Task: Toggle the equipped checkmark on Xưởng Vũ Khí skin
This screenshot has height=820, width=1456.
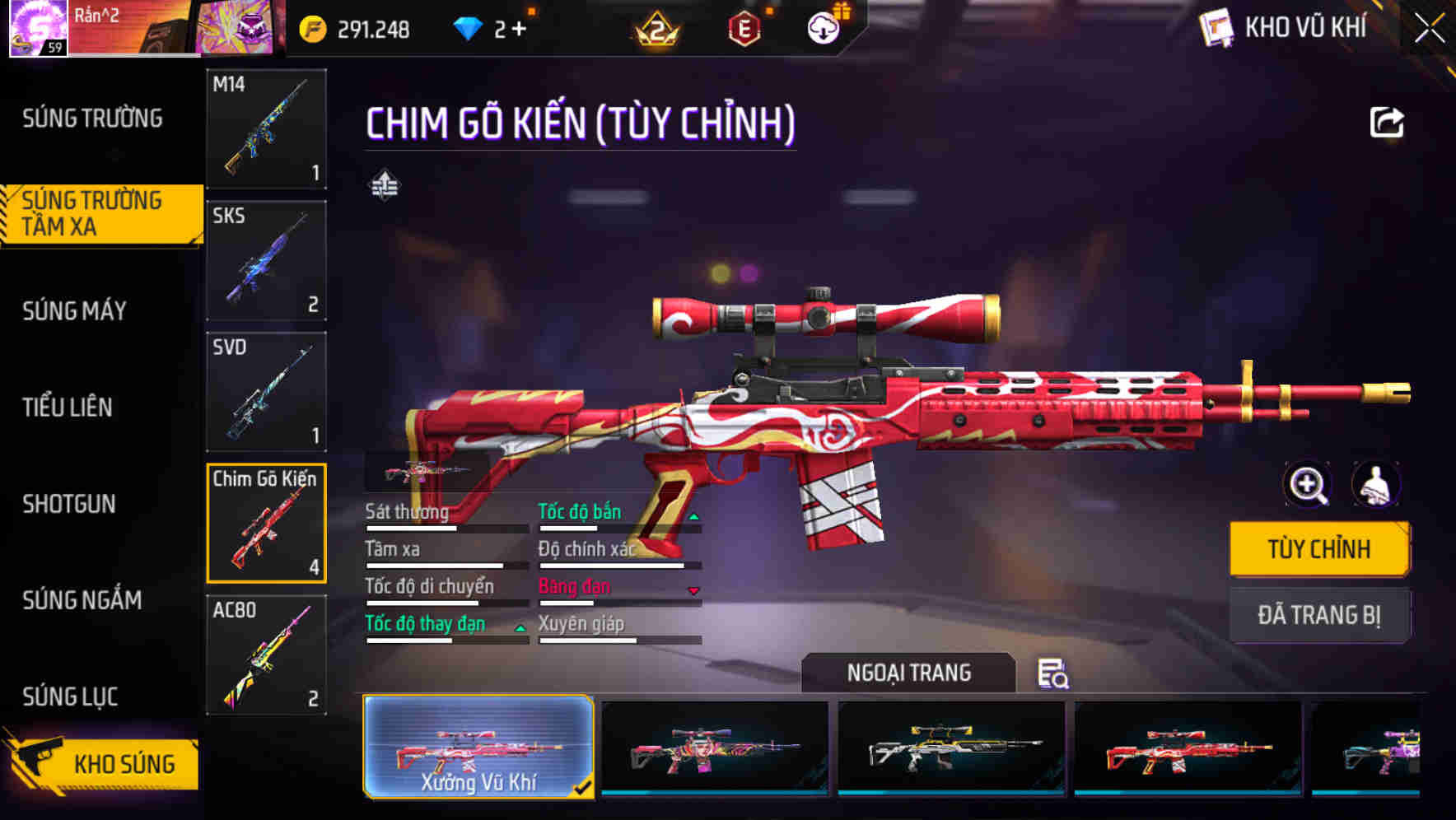Action: [x=584, y=788]
